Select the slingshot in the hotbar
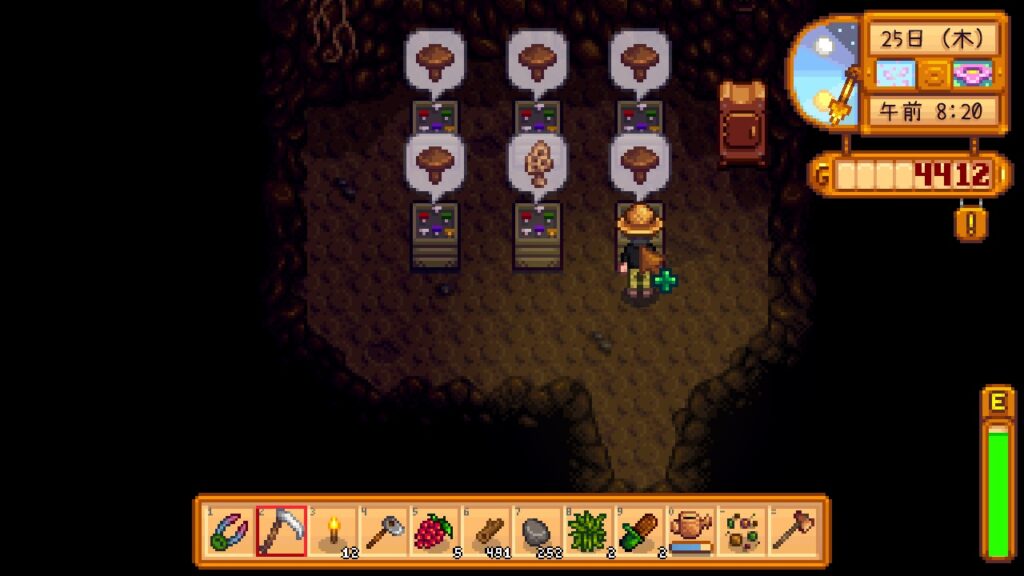 (x=229, y=530)
